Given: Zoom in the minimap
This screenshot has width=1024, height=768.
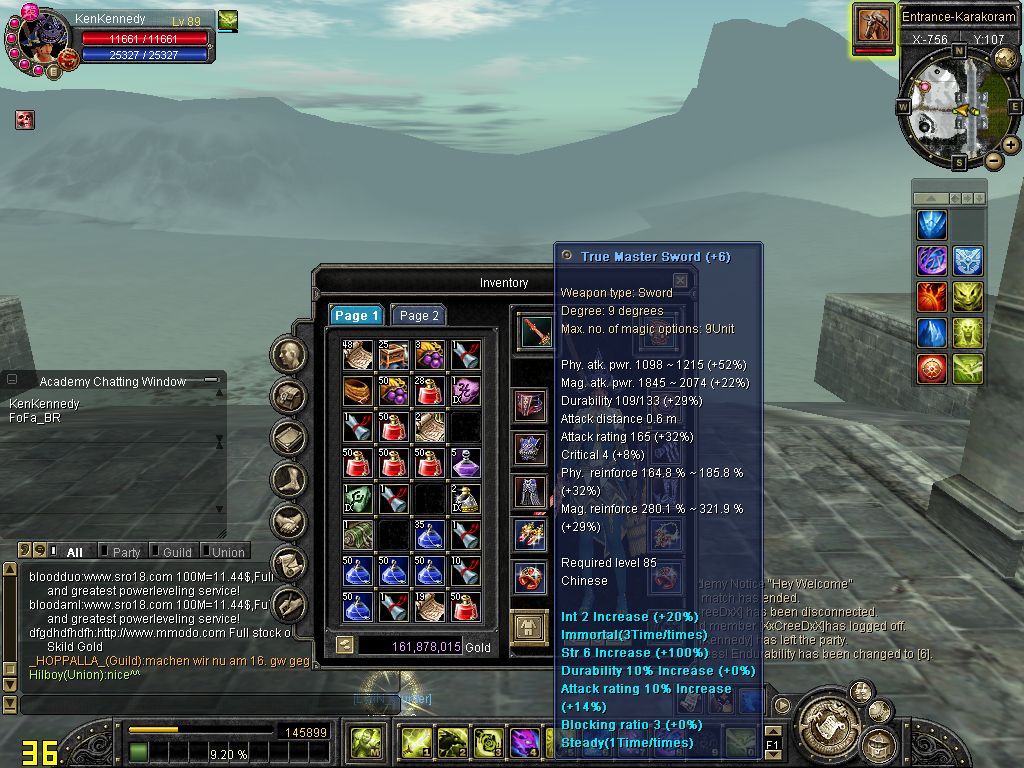Looking at the screenshot, I should [x=1011, y=145].
